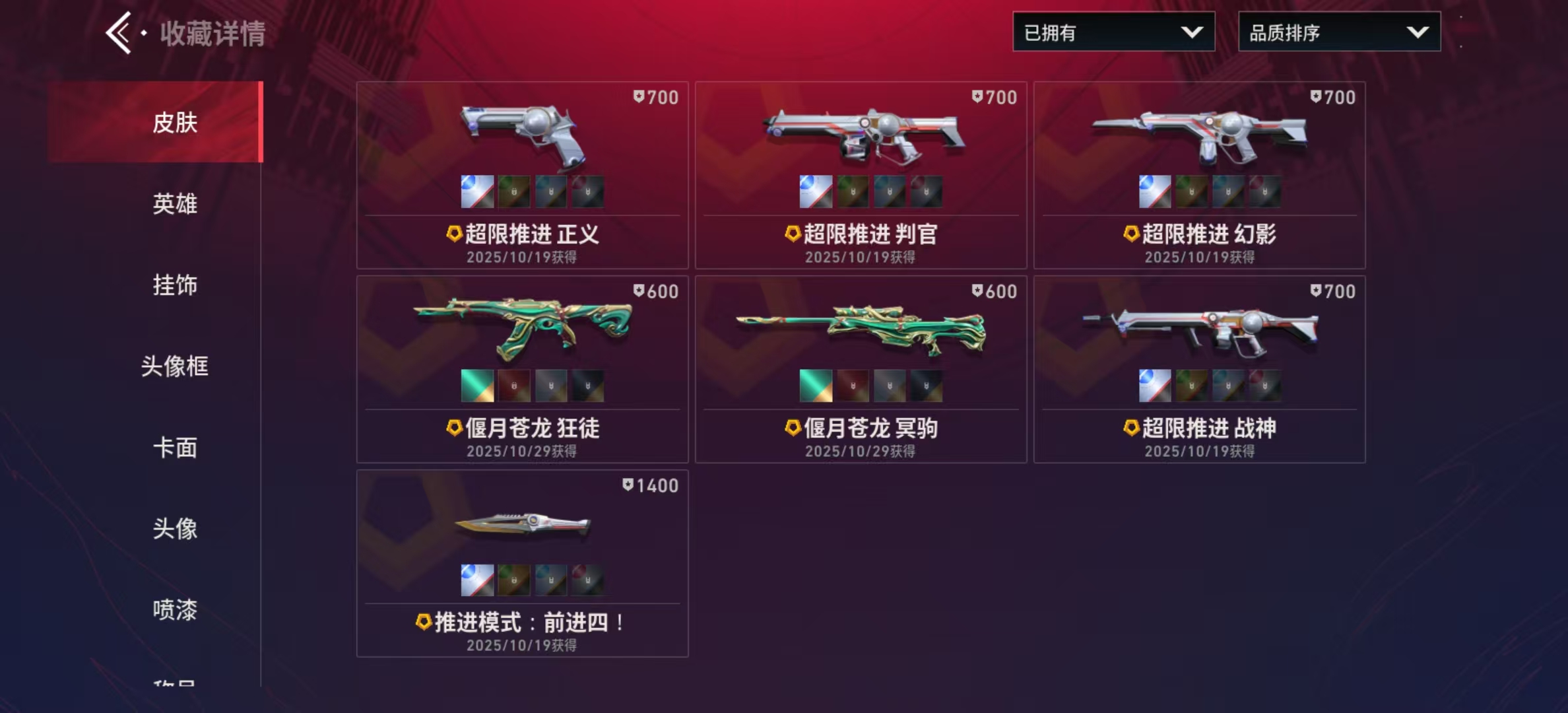The image size is (1568, 713).
Task: View the 偃月苍龙 冥驹 sniper skin
Action: [861, 330]
